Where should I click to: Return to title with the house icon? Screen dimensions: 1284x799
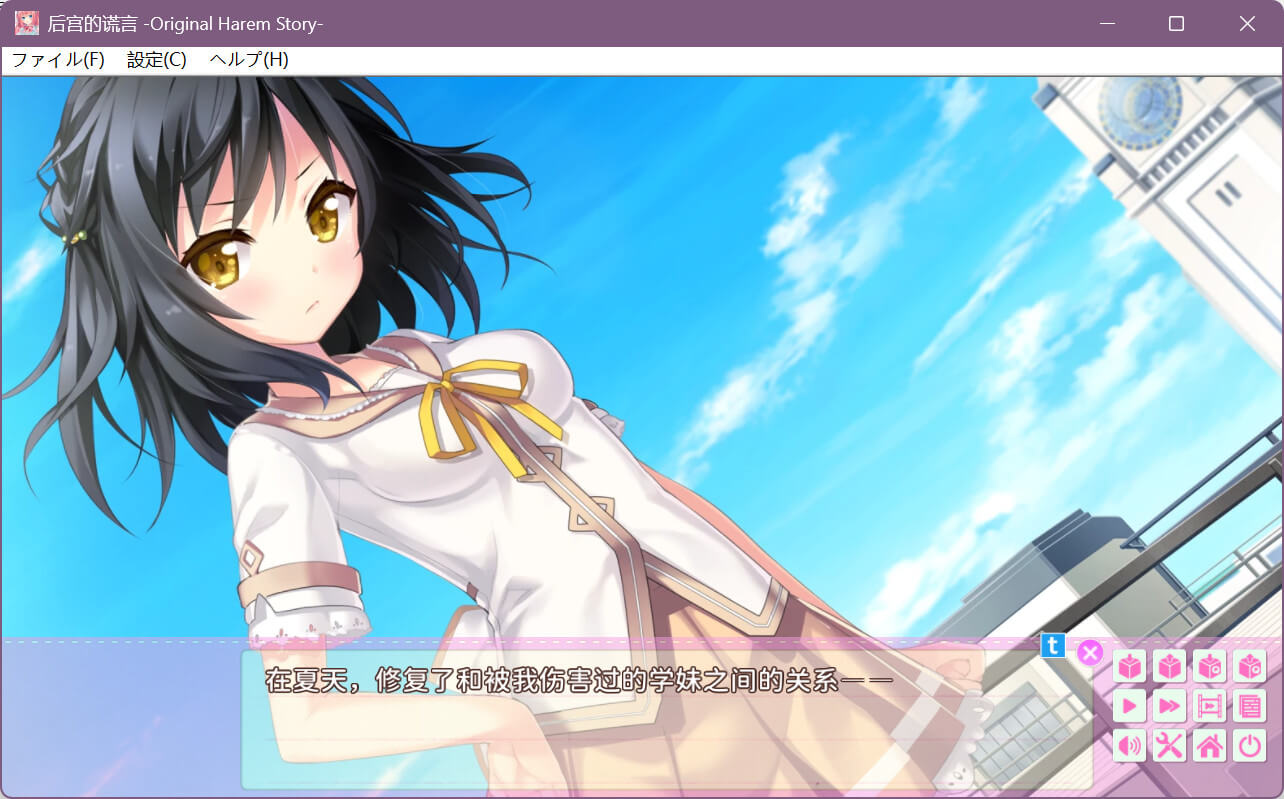(x=1210, y=746)
